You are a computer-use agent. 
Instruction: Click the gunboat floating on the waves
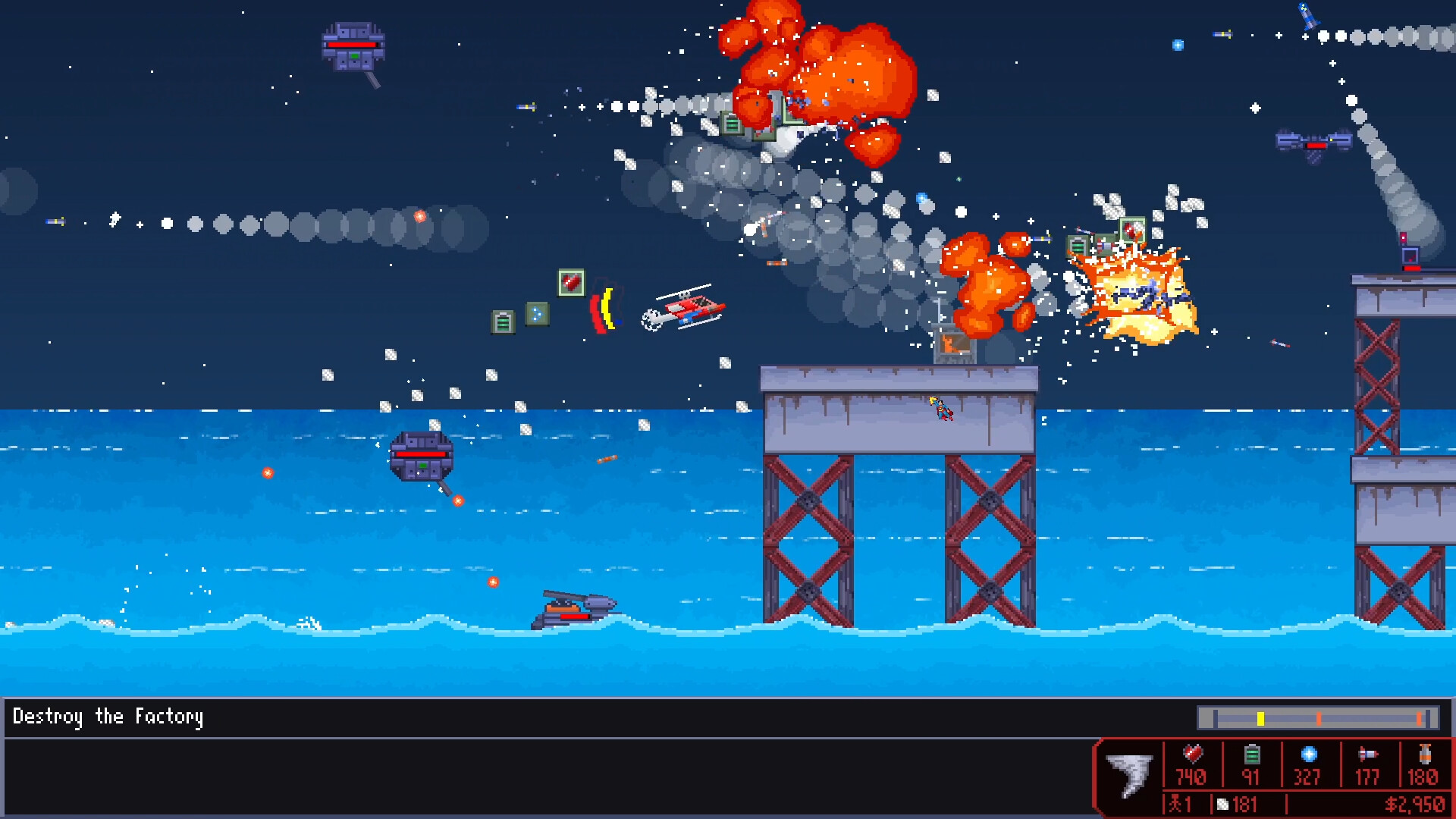(x=576, y=610)
